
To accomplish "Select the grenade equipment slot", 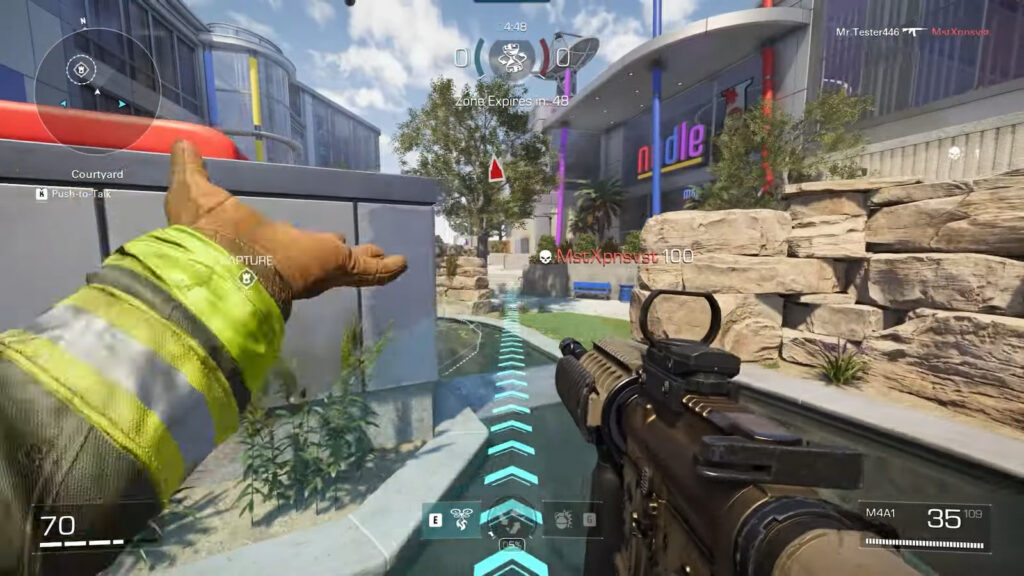I will click(x=560, y=520).
